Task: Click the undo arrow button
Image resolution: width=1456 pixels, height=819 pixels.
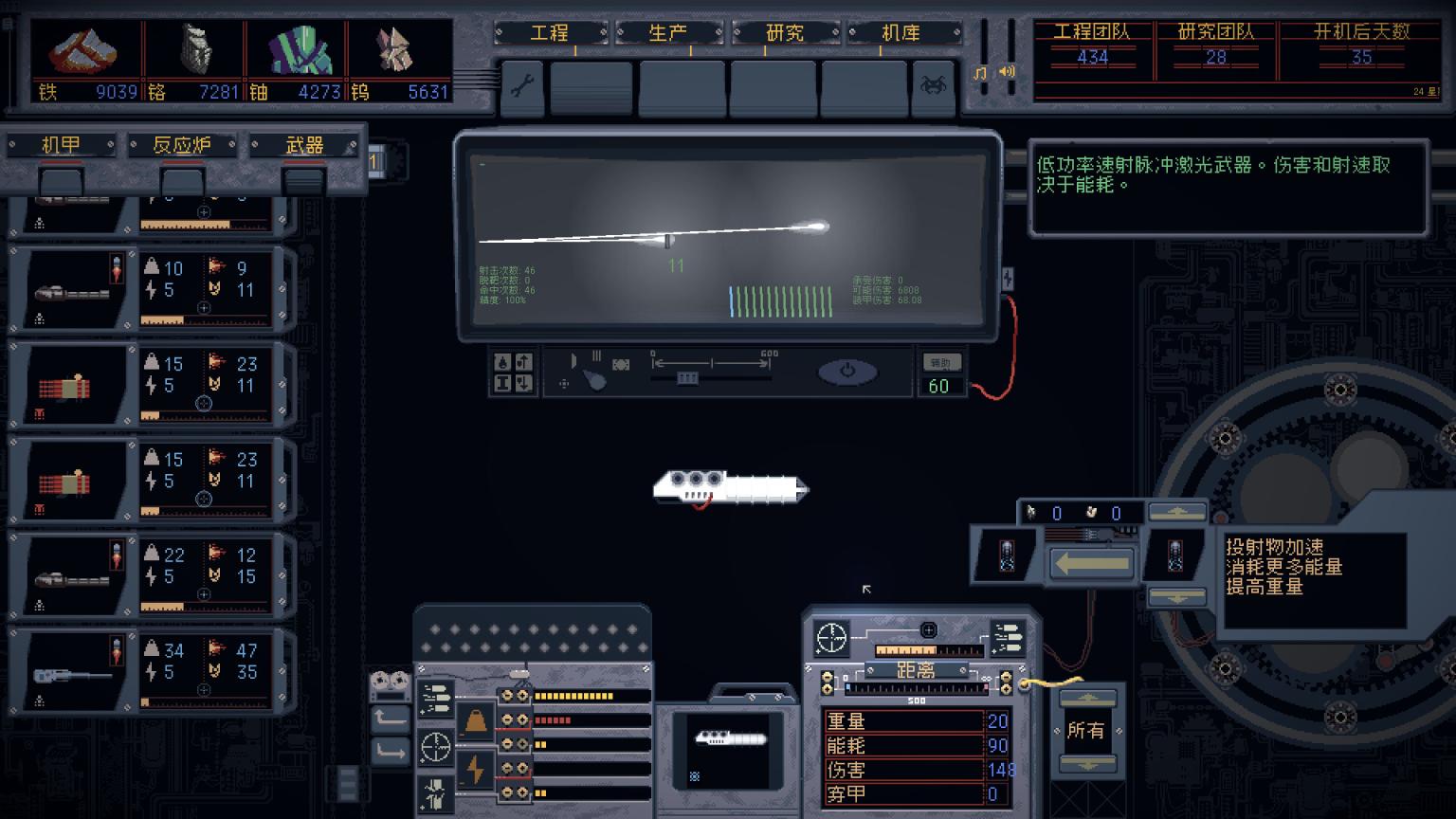Action: (x=390, y=719)
